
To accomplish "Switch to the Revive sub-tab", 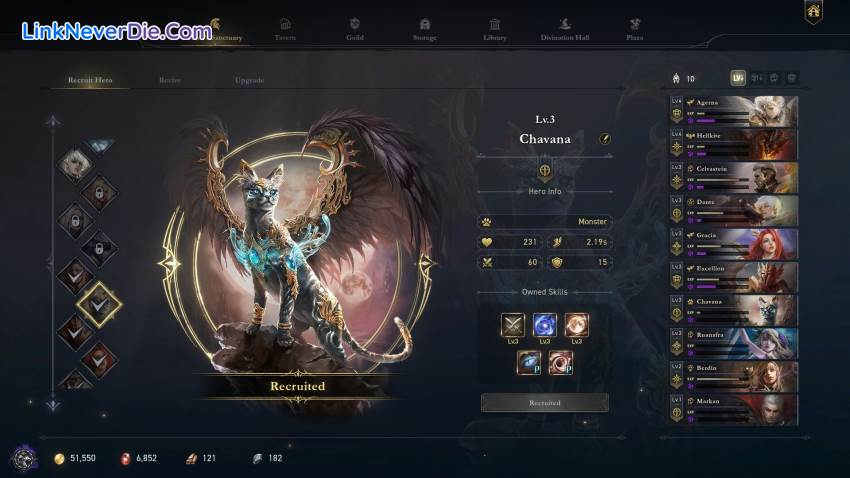I will pos(170,80).
